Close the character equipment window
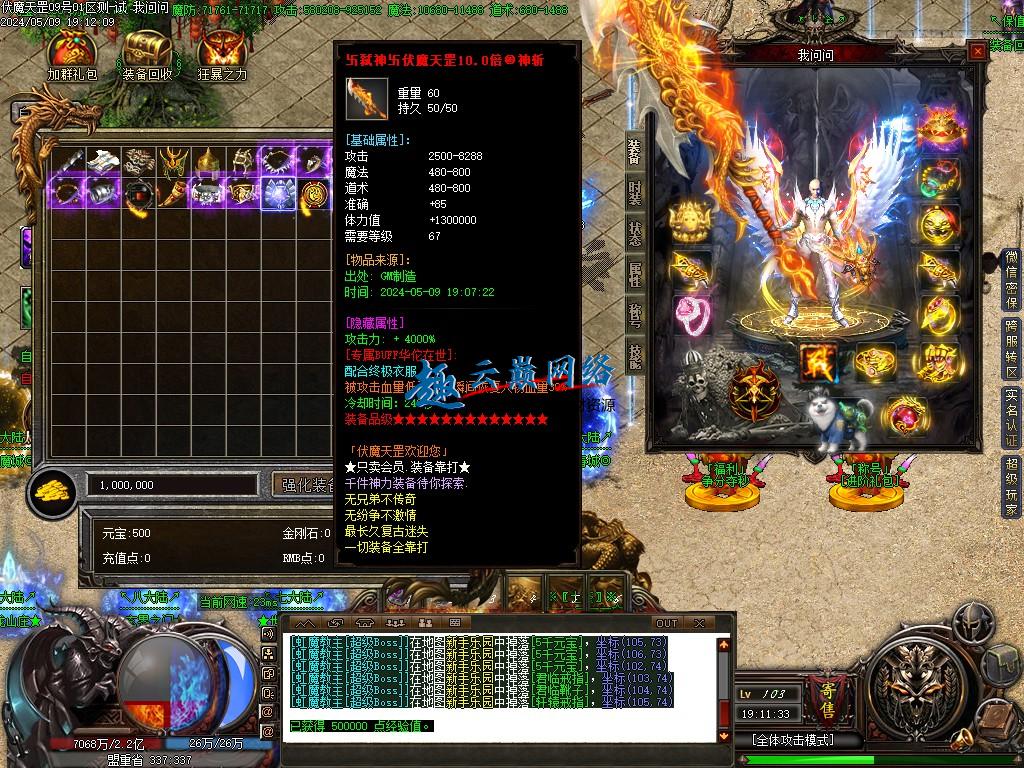 pos(976,53)
